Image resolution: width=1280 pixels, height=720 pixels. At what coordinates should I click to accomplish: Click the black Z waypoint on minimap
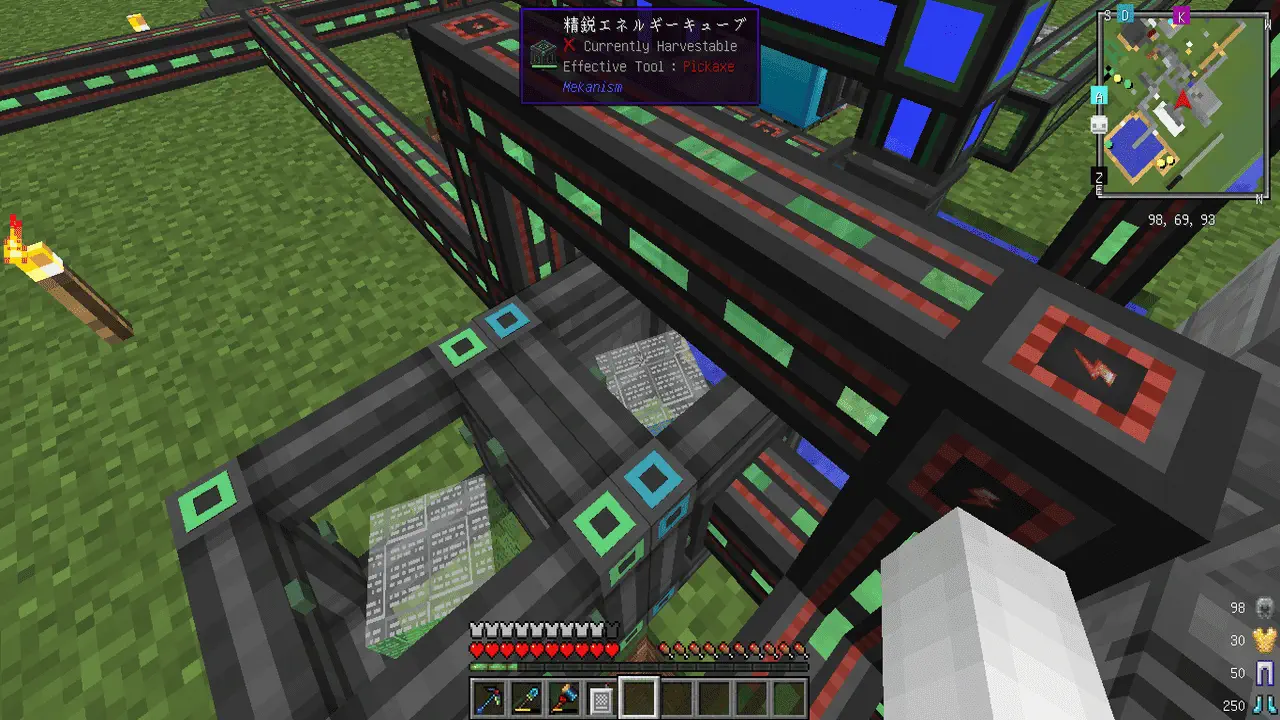[x=1099, y=179]
